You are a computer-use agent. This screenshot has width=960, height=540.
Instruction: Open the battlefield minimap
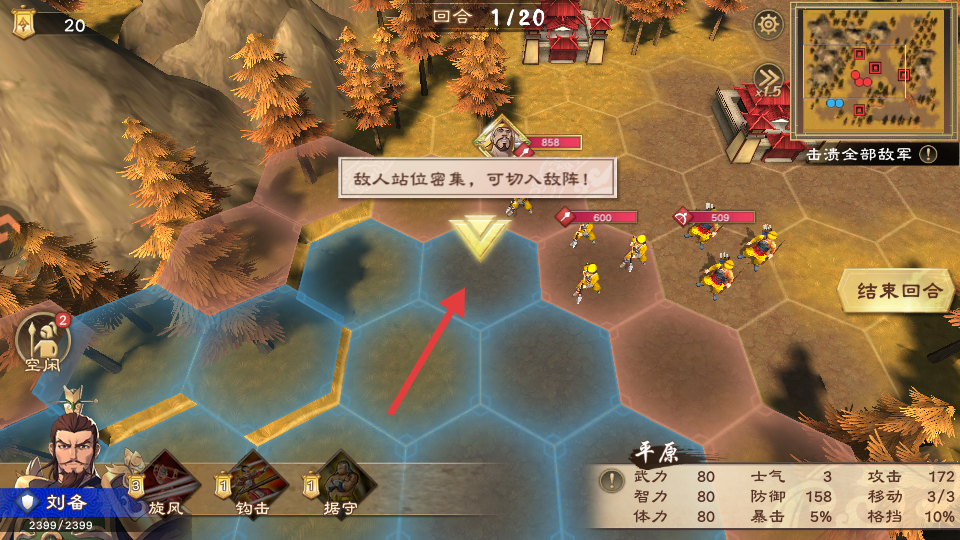tap(869, 70)
